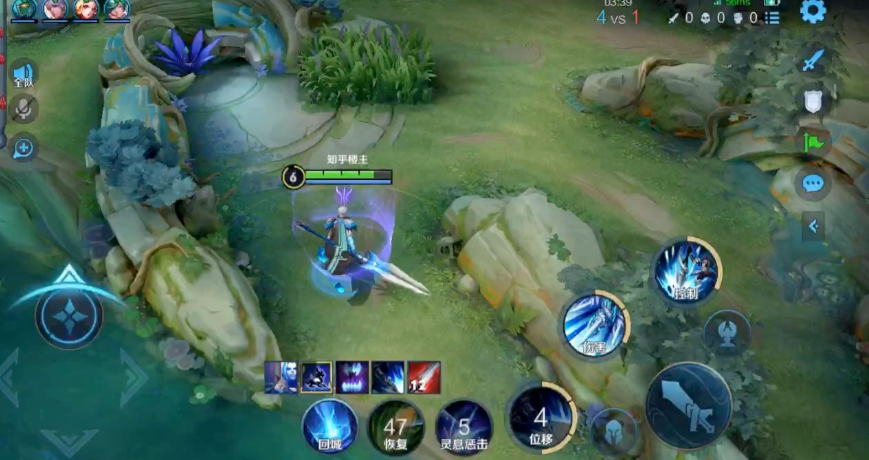Collapse the signal panel with the arrow
The width and height of the screenshot is (869, 460).
pos(813,226)
